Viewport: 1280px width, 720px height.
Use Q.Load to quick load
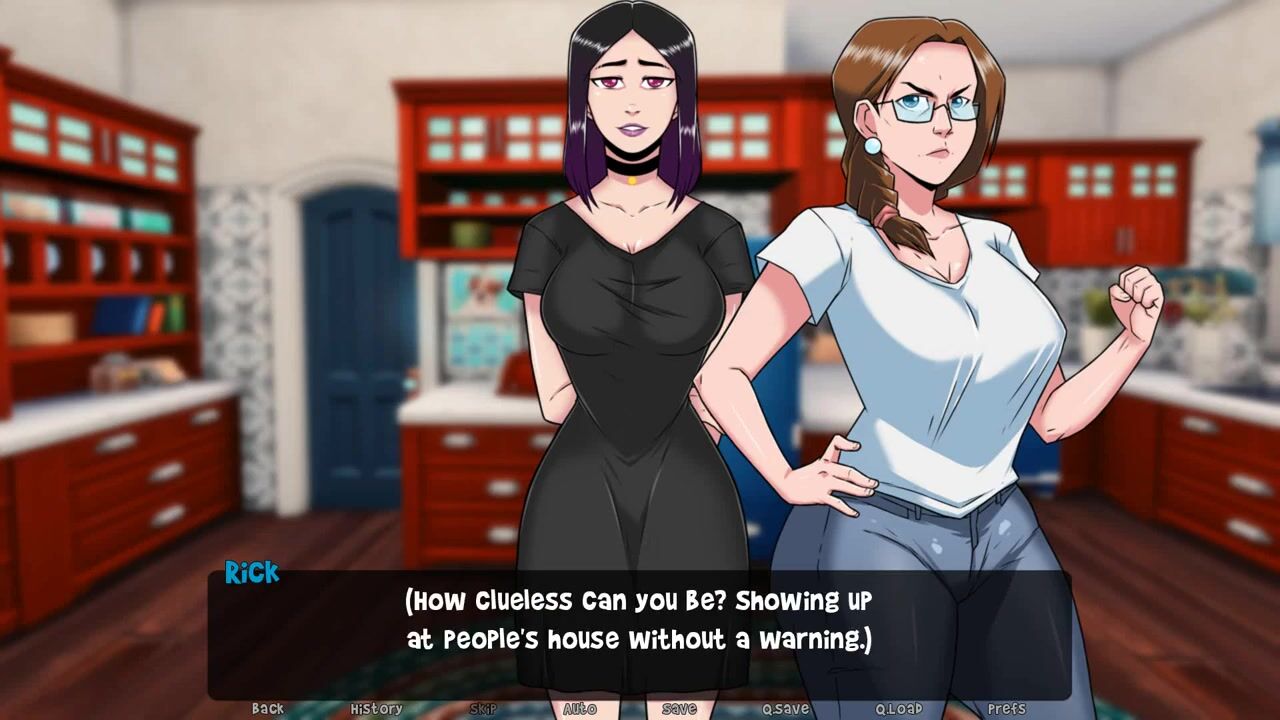pyautogui.click(x=898, y=709)
